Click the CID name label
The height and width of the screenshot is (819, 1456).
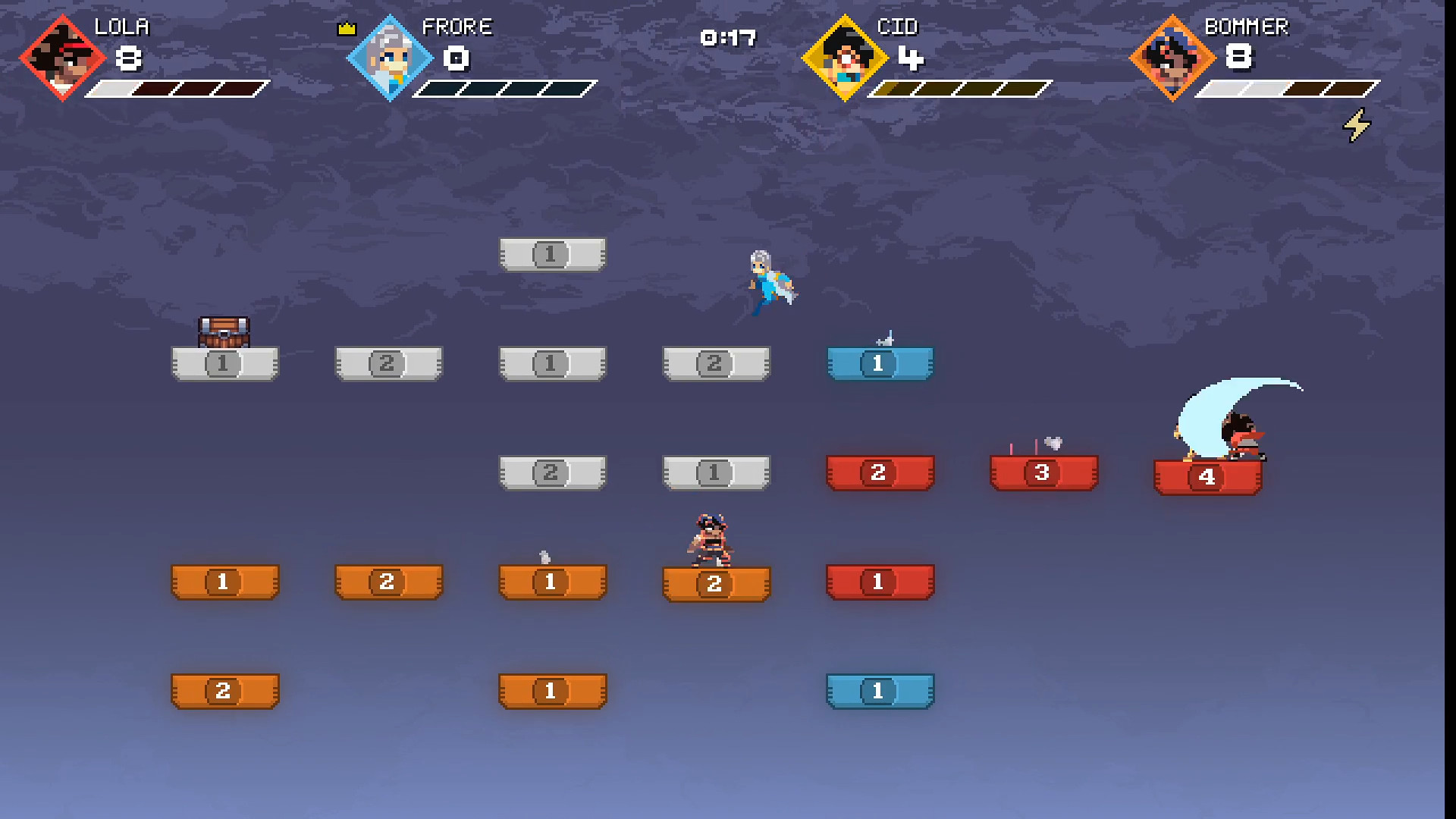[899, 27]
